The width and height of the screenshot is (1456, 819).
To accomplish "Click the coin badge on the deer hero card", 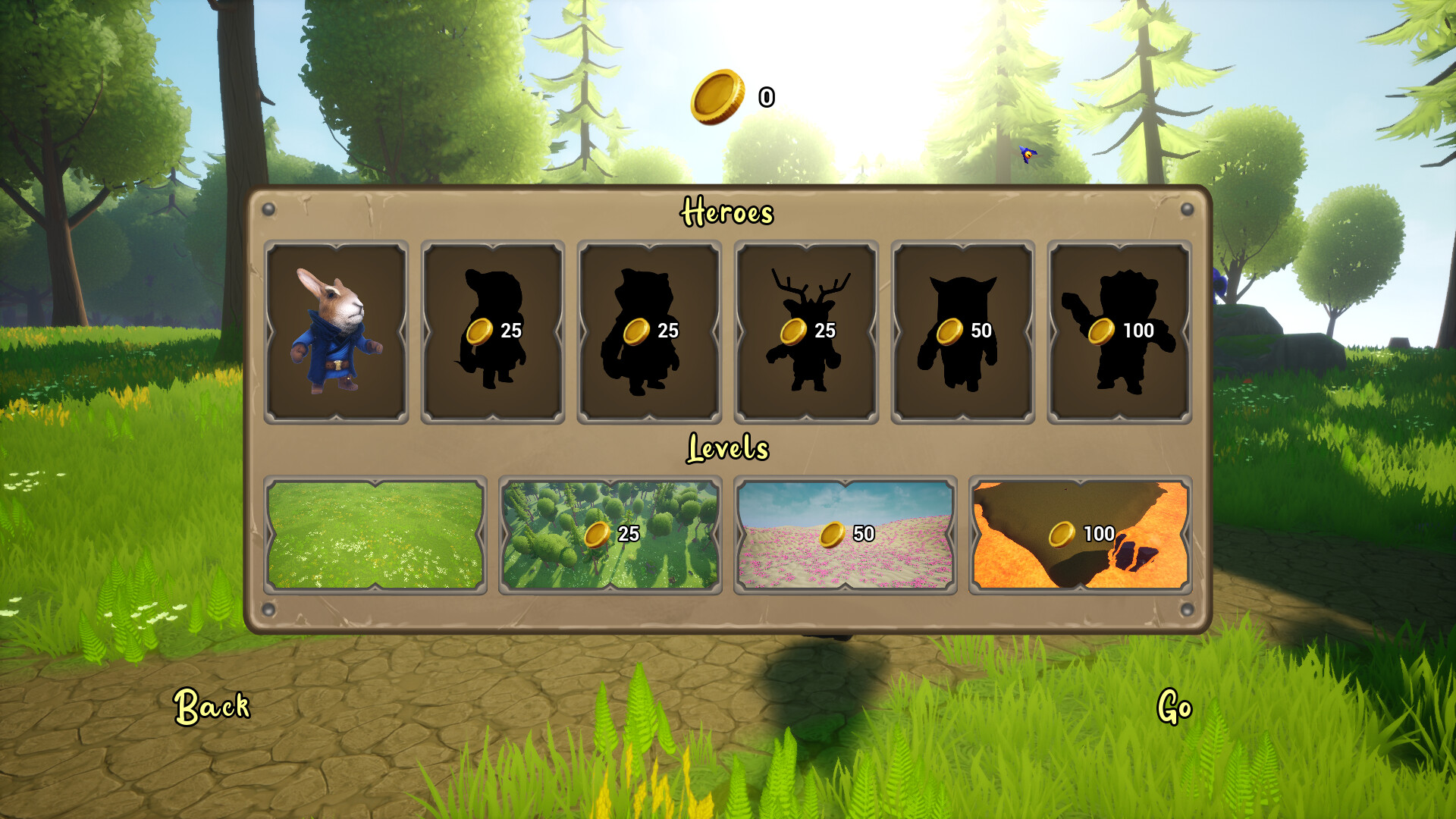I will coord(795,331).
